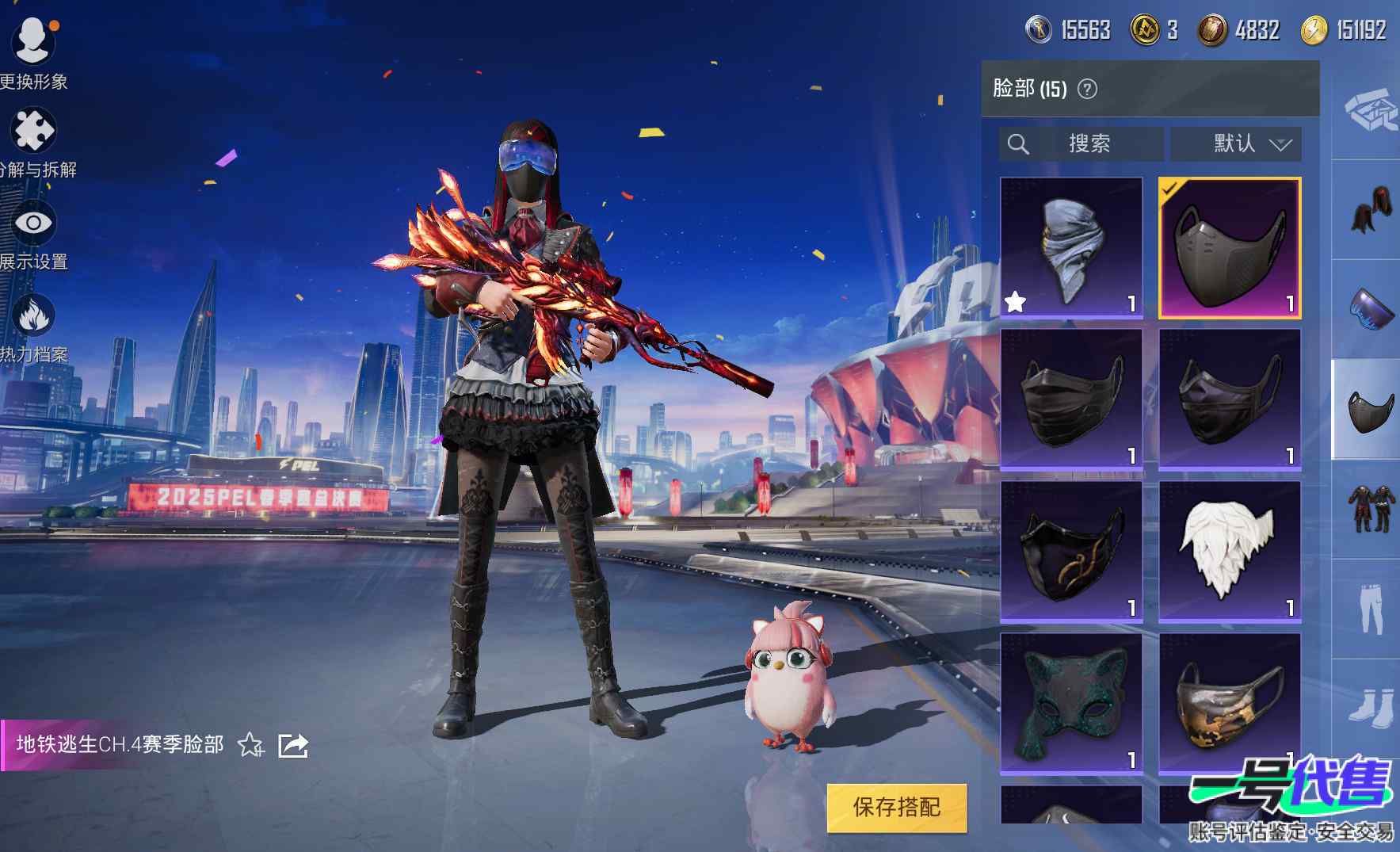Select the equipped black mask with checkmark
Viewport: 1400px width, 852px height.
click(1229, 248)
